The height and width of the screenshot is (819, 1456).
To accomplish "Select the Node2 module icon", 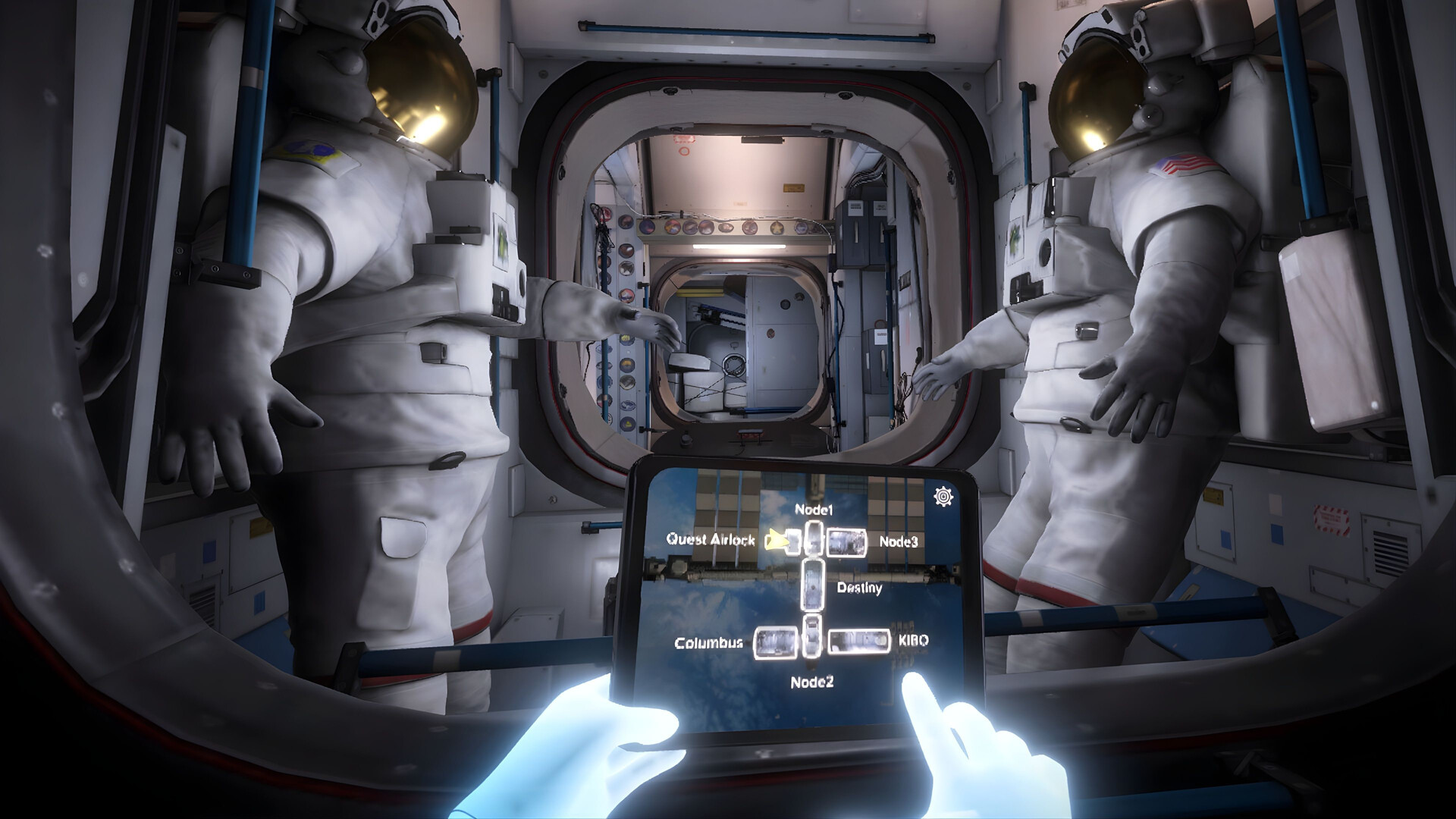I will tap(812, 635).
